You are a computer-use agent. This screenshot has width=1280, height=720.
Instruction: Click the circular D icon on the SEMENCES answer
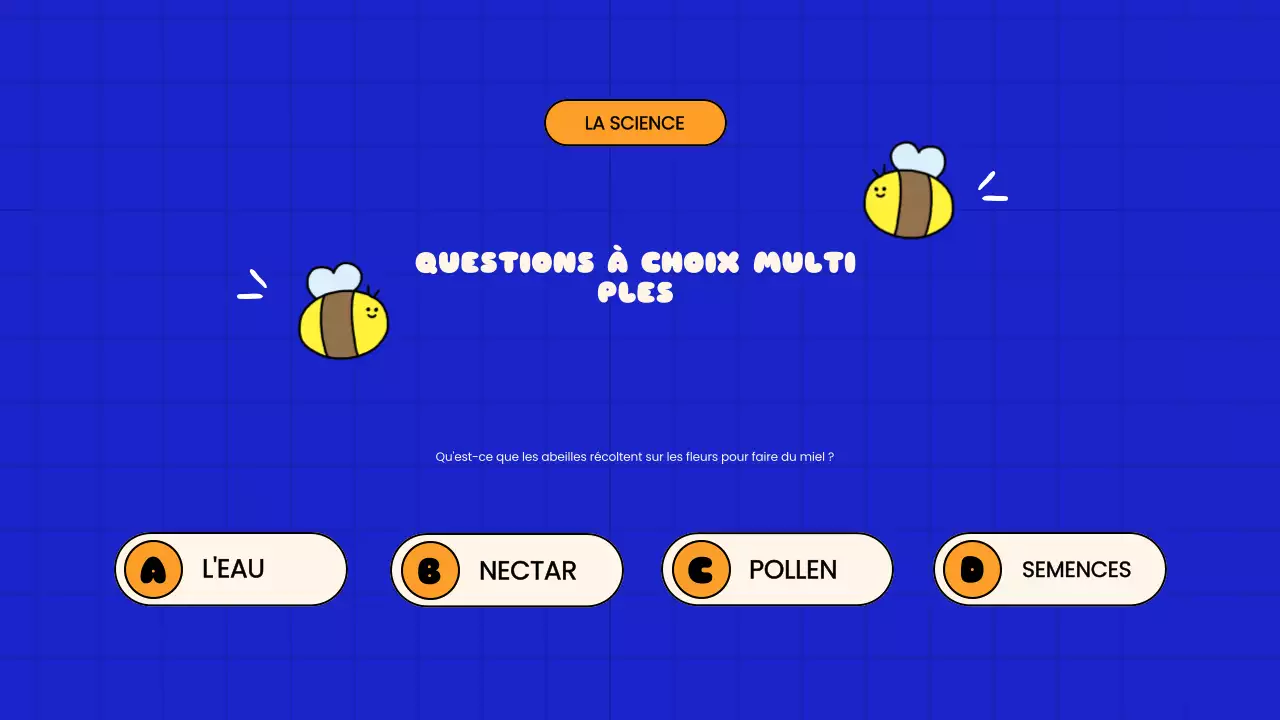972,569
